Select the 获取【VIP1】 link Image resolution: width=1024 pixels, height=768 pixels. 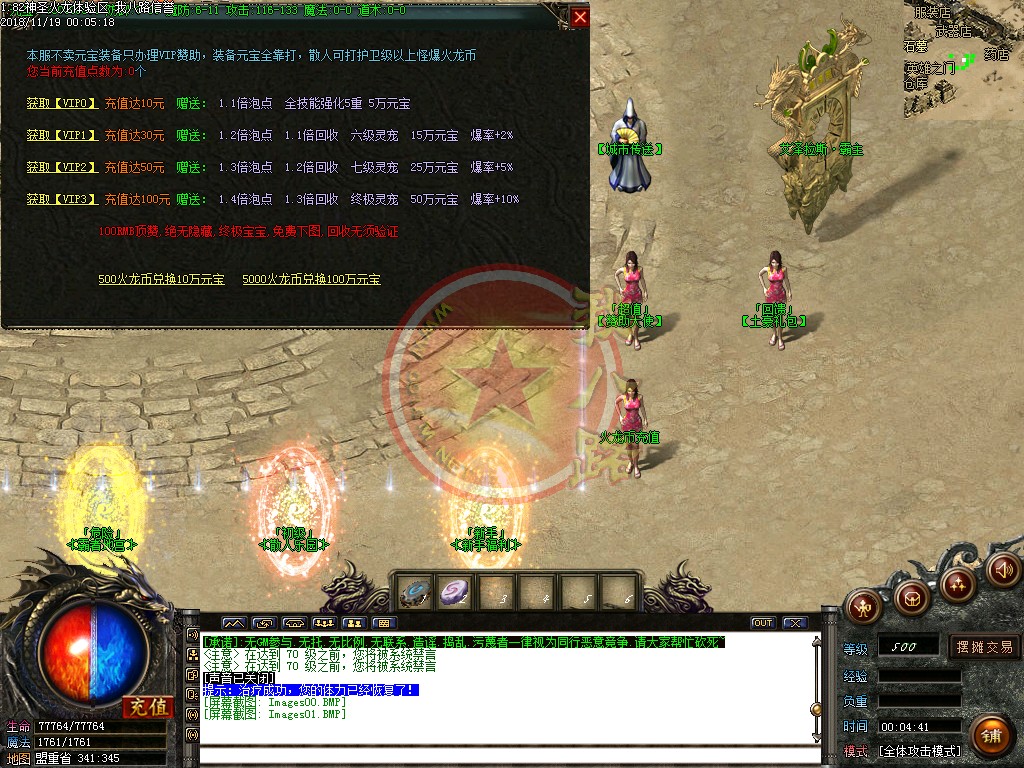click(62, 135)
